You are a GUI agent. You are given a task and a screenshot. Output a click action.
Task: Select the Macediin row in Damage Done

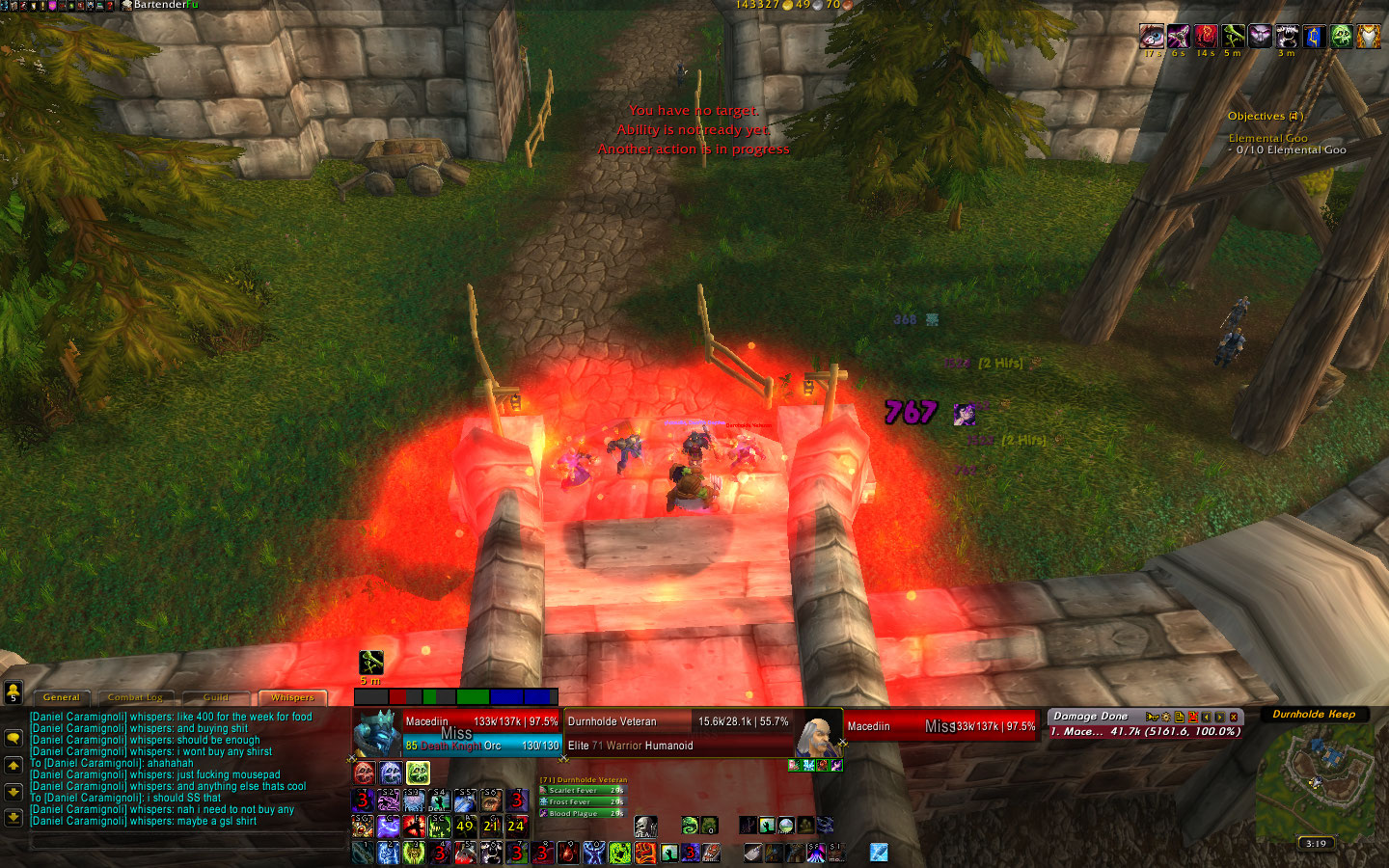(1144, 732)
